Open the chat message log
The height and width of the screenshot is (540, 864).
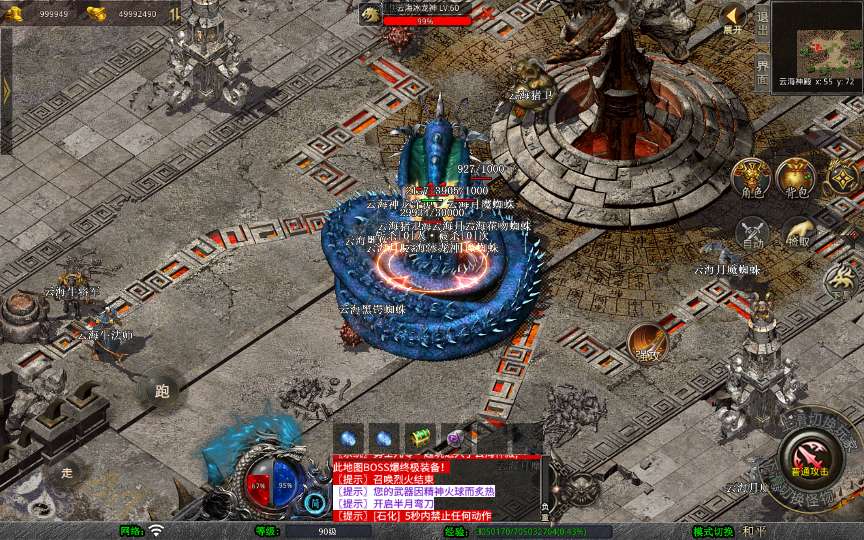tap(435, 488)
